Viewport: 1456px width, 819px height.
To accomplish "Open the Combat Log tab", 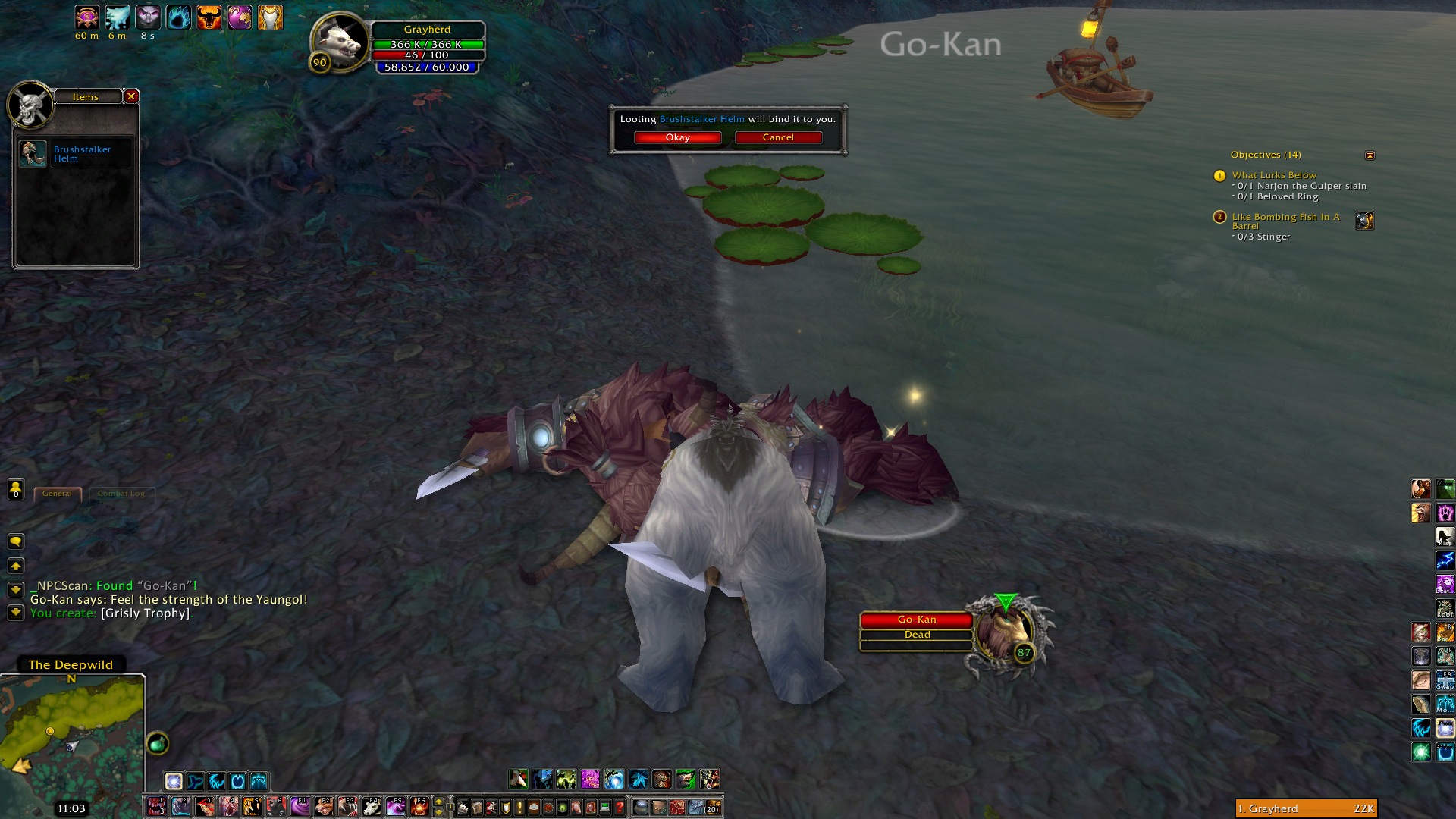I will [x=121, y=494].
